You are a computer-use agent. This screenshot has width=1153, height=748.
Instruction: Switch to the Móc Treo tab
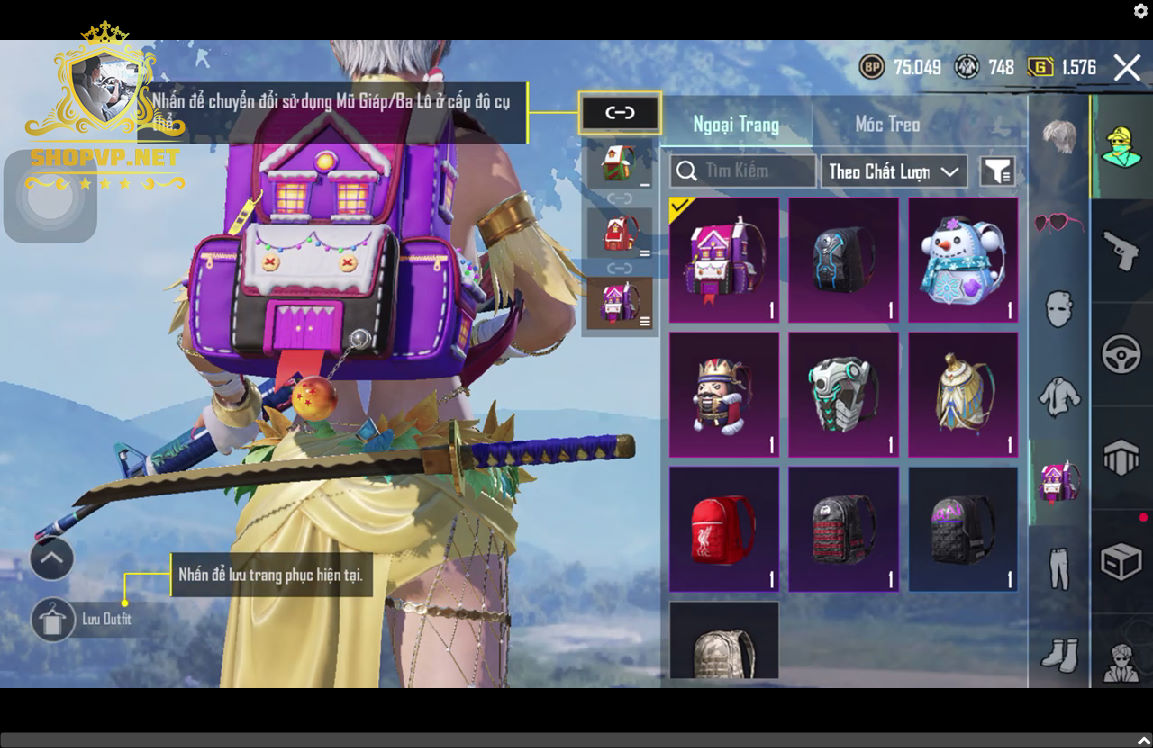[887, 125]
